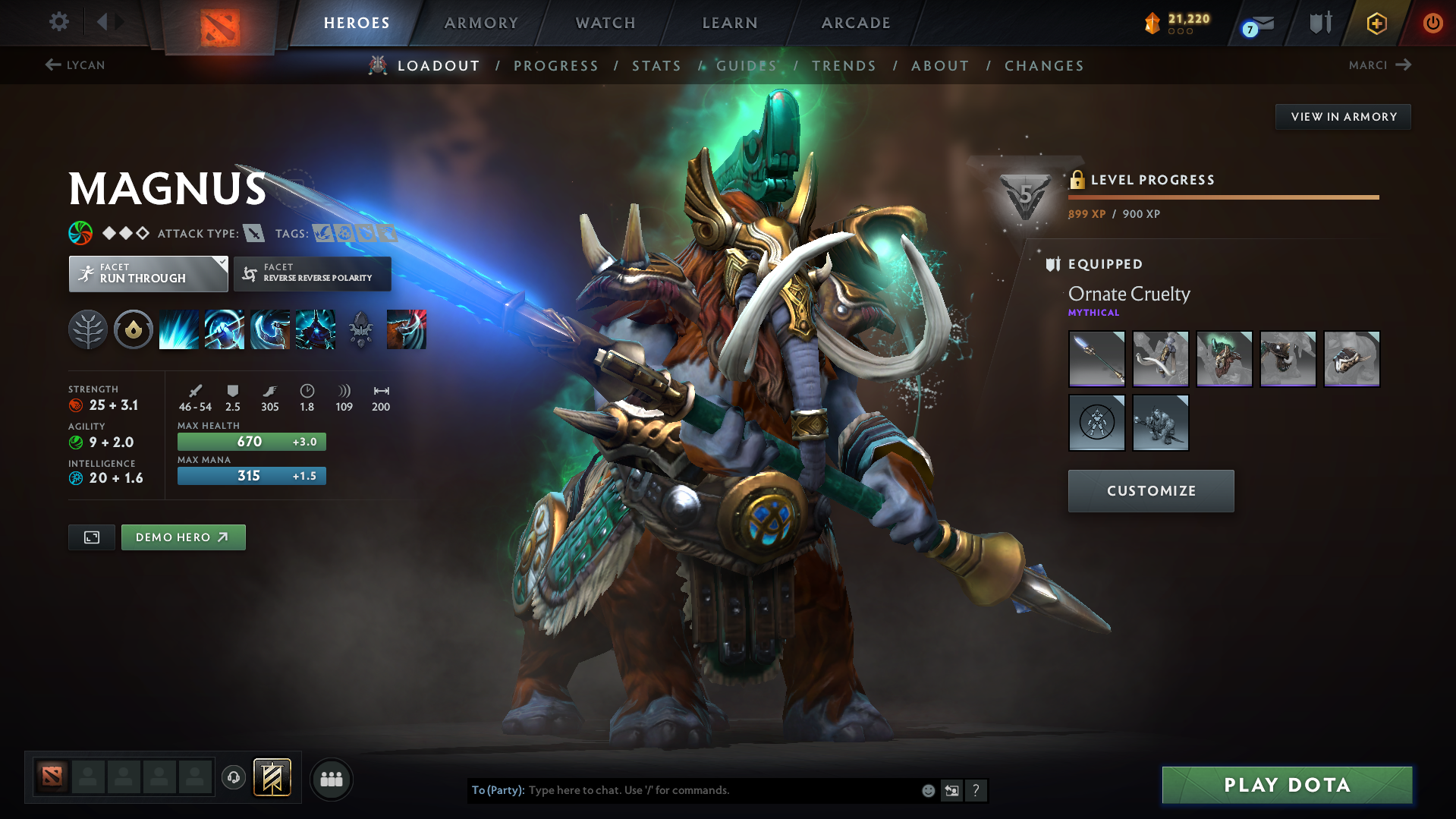
Task: Enable the Reverse Reverse Polarity facet
Action: click(312, 273)
